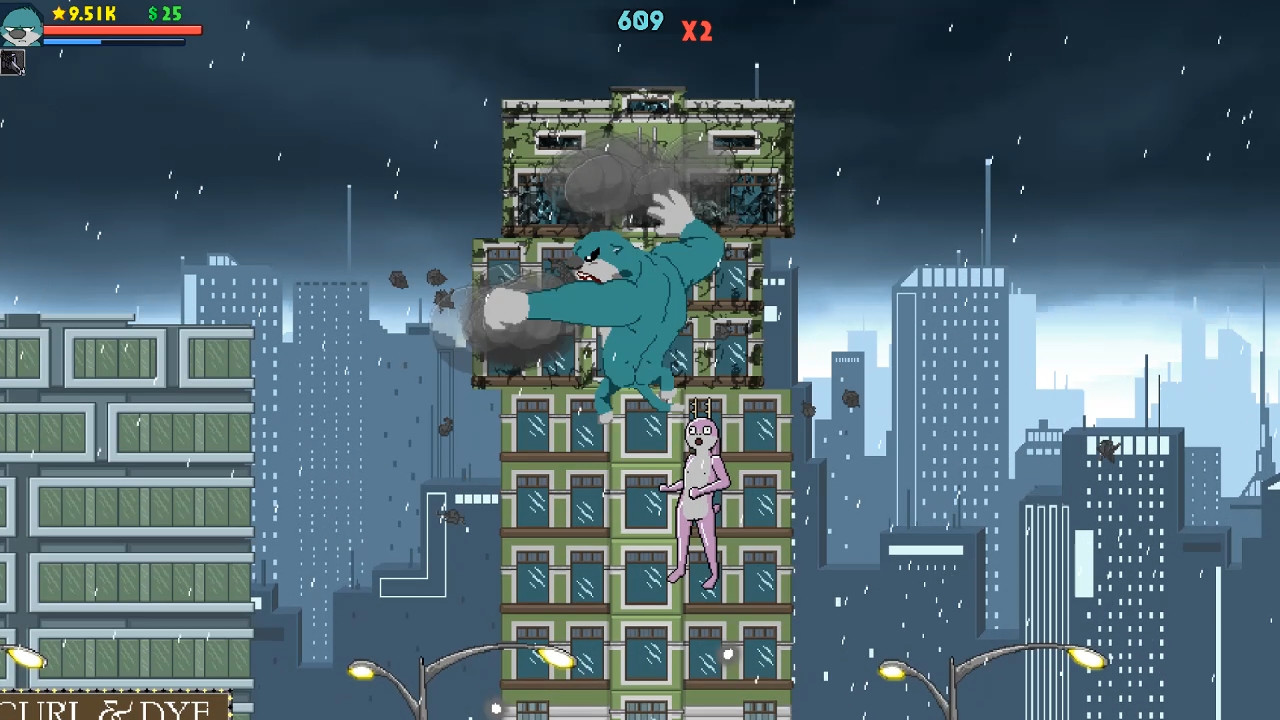Click a falling debris chunk beside the building
This screenshot has width=1280, height=720.
[x=400, y=281]
